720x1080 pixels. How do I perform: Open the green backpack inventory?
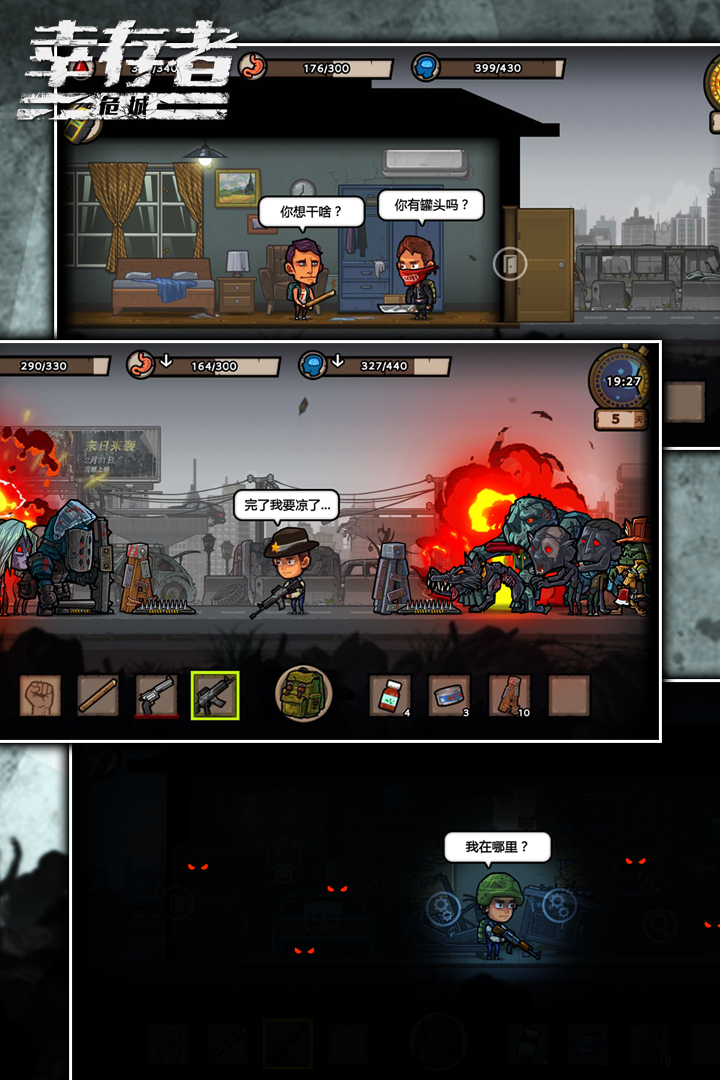tap(303, 694)
